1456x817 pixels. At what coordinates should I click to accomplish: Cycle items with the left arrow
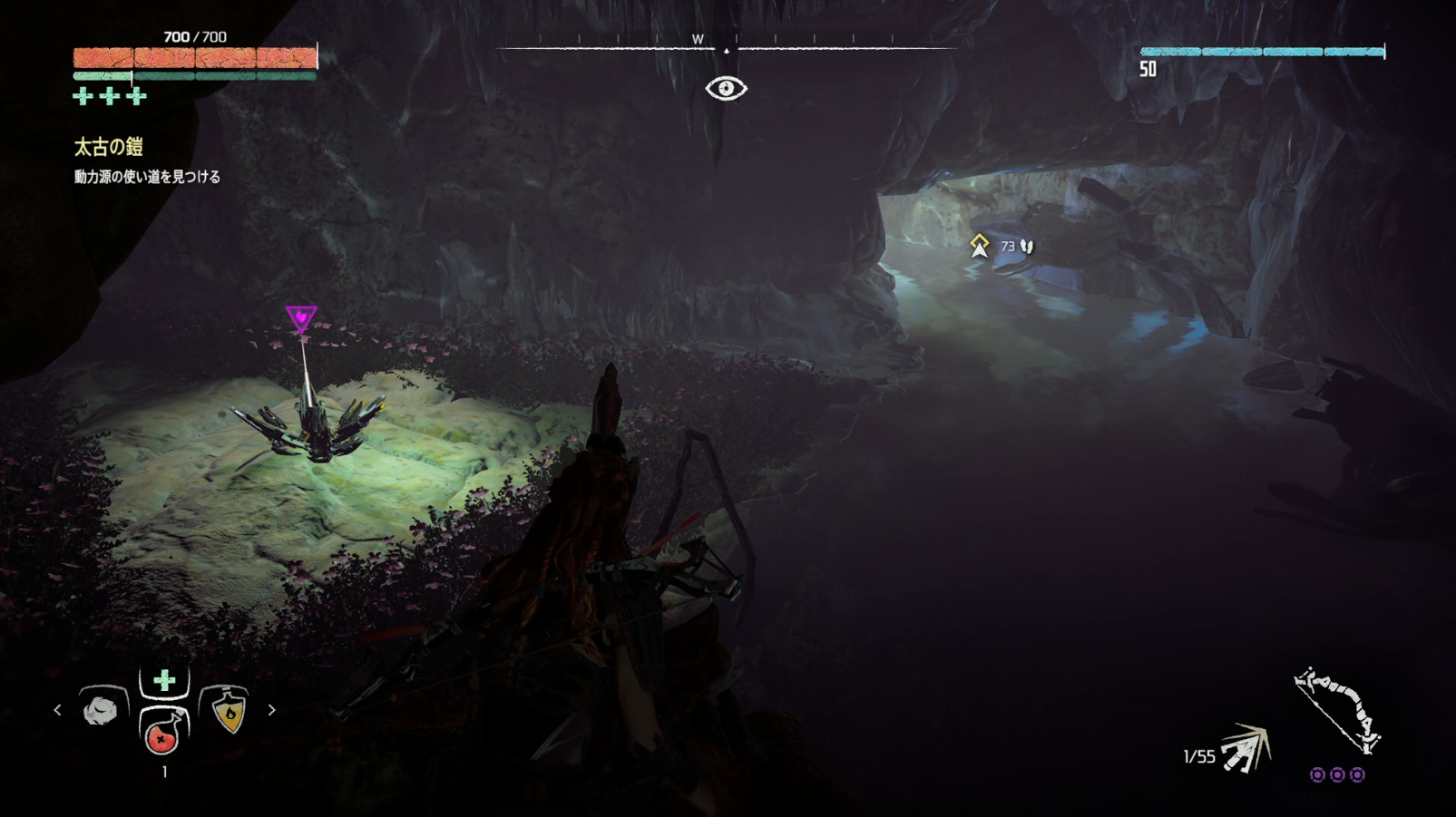[58, 710]
